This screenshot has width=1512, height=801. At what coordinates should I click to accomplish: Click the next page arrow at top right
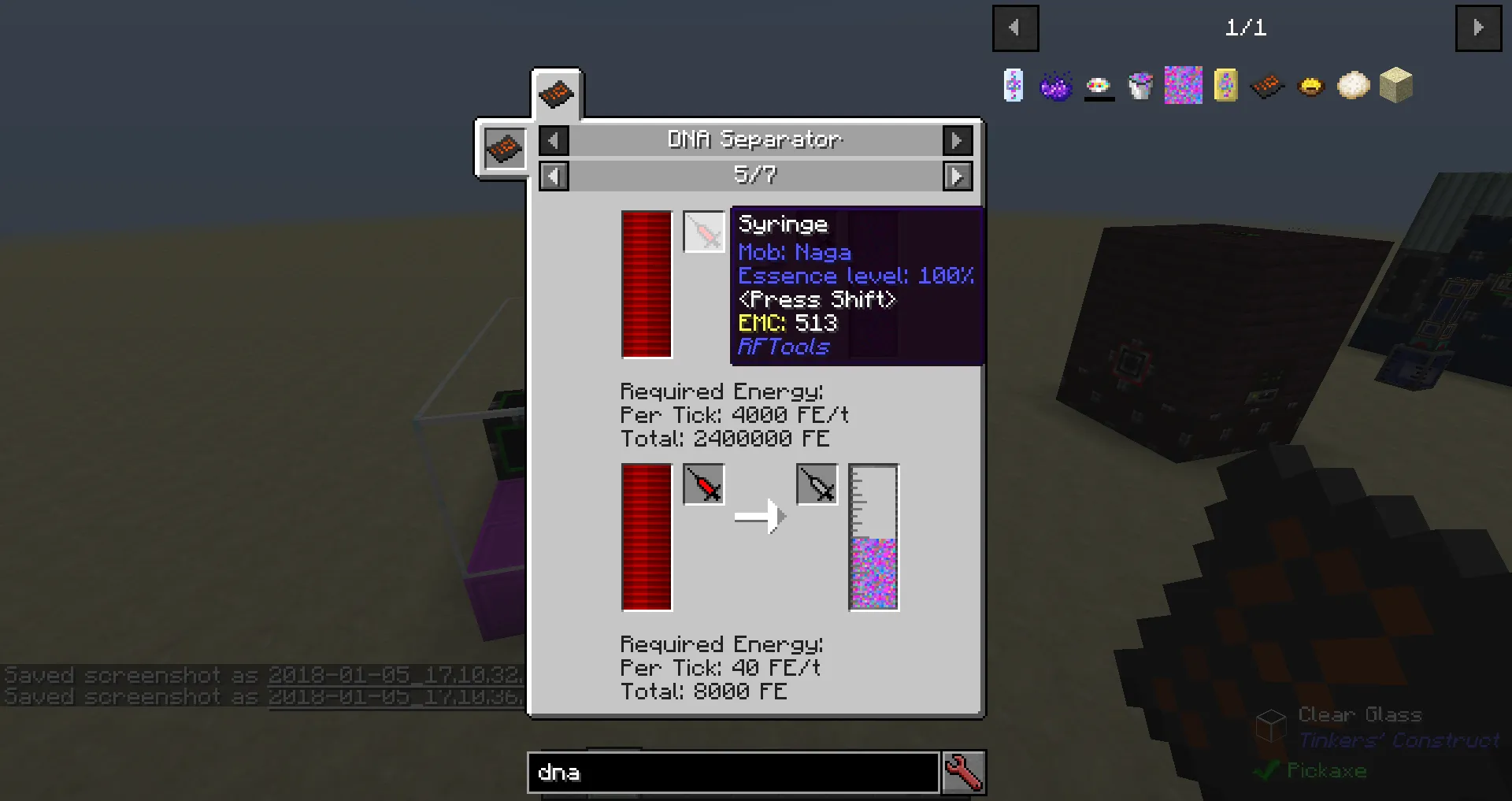[1478, 28]
